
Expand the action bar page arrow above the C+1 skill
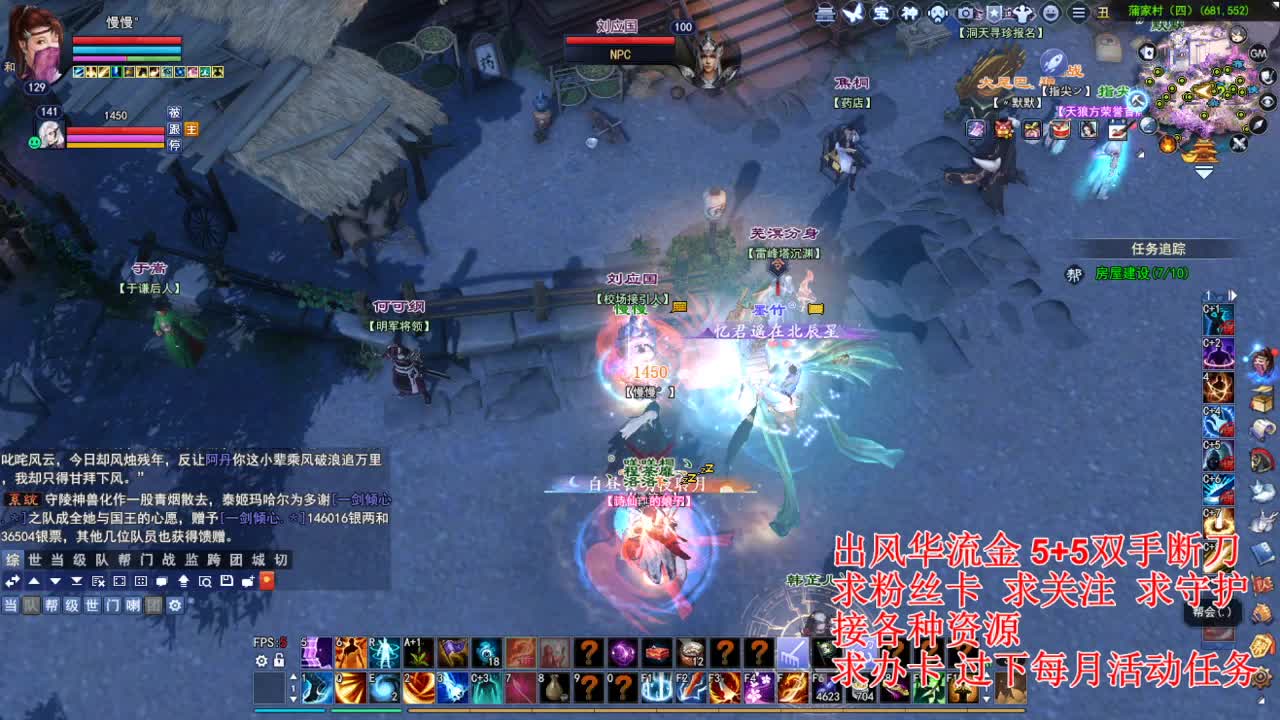point(1233,296)
